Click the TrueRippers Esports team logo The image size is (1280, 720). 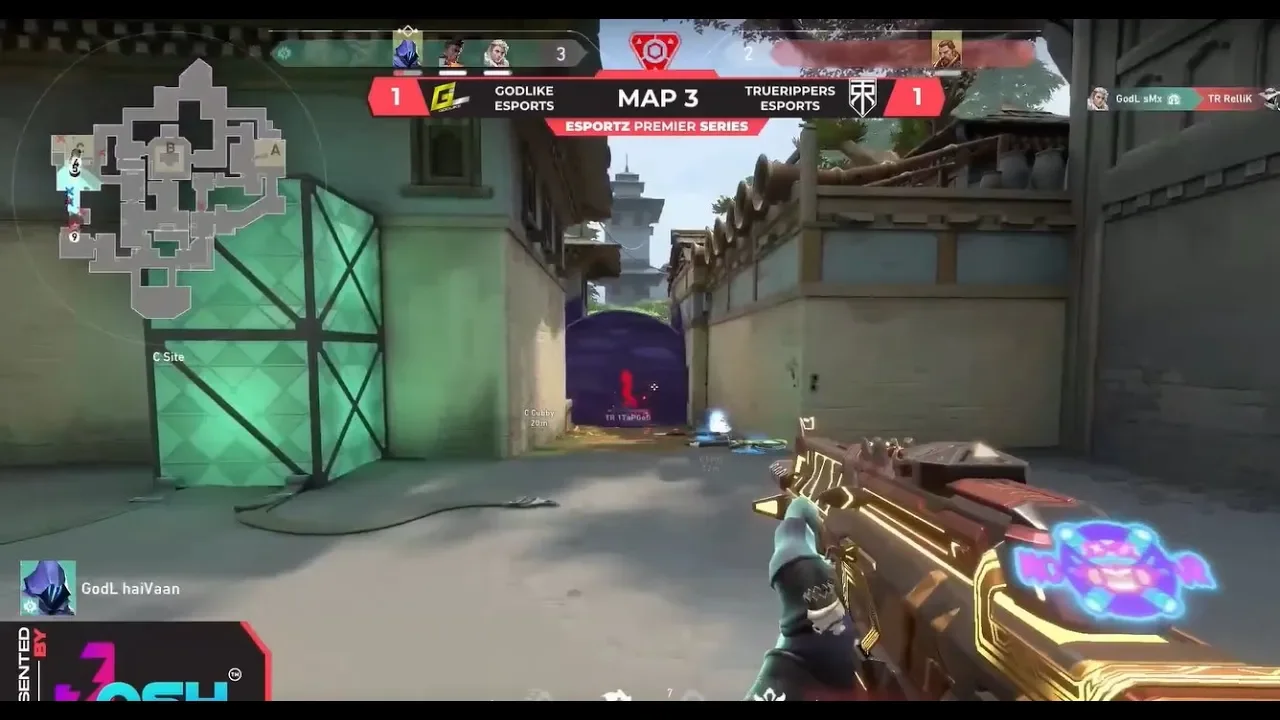coord(863,98)
